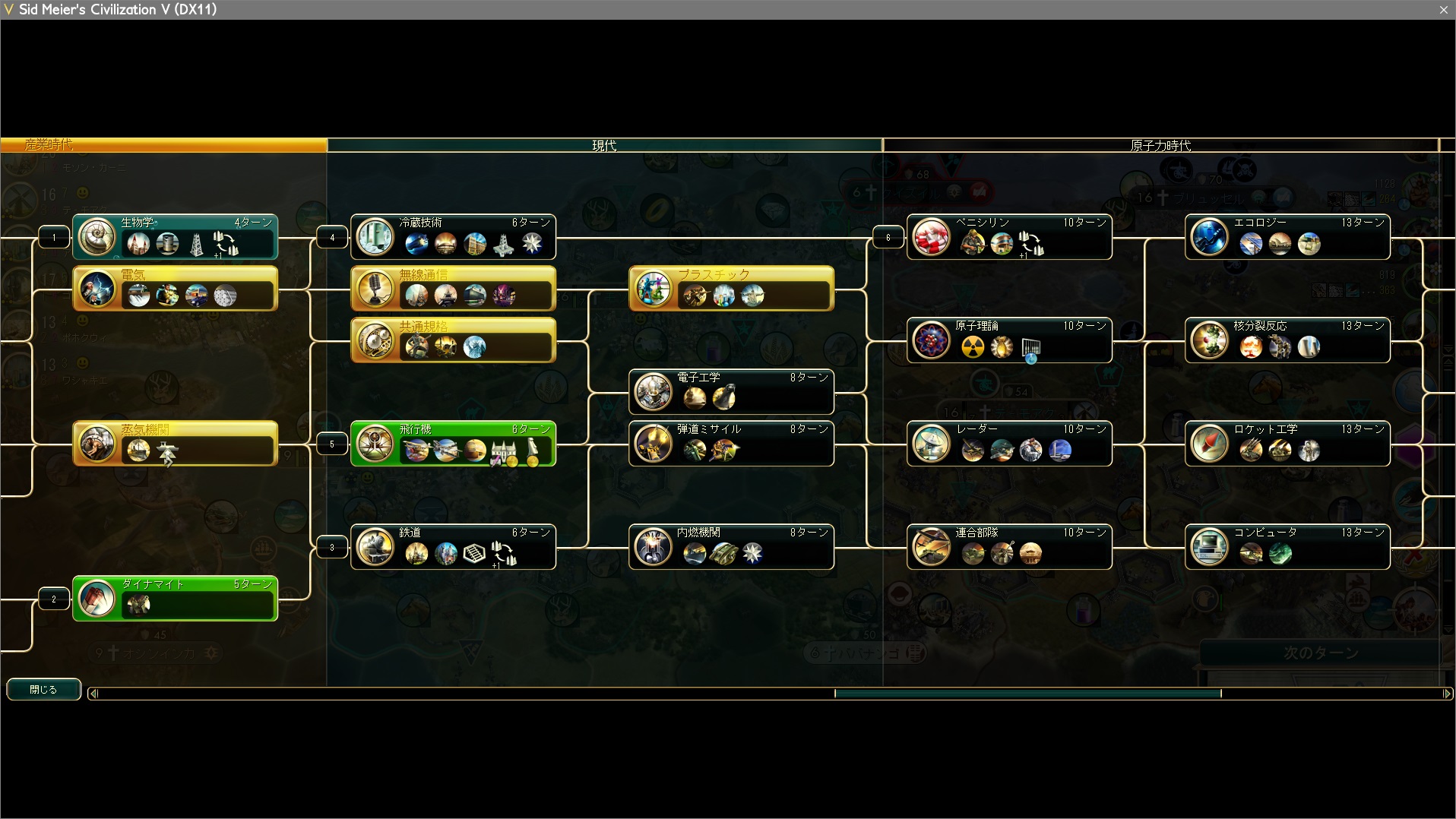Choose レーダー (Radar) technology
This screenshot has height=819, width=1456.
coord(1010,443)
